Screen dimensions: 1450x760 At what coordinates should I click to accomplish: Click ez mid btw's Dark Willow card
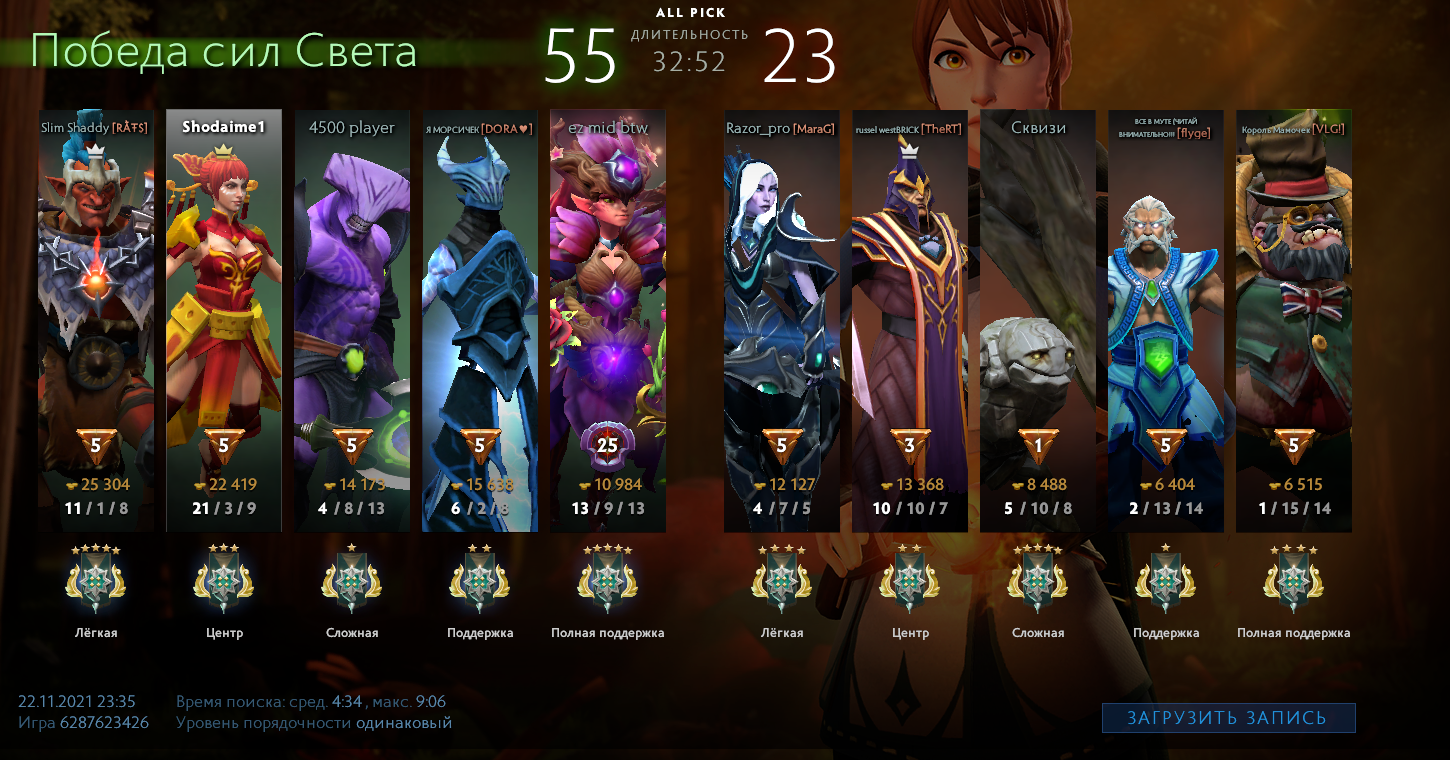[608, 320]
